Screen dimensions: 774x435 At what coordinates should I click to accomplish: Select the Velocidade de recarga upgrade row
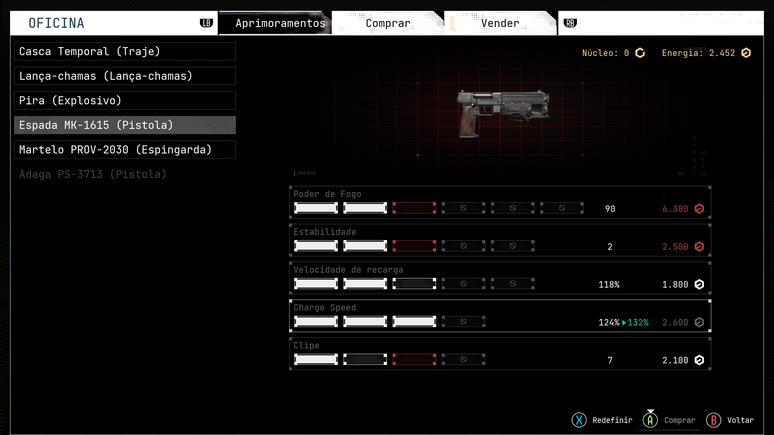tap(500, 279)
